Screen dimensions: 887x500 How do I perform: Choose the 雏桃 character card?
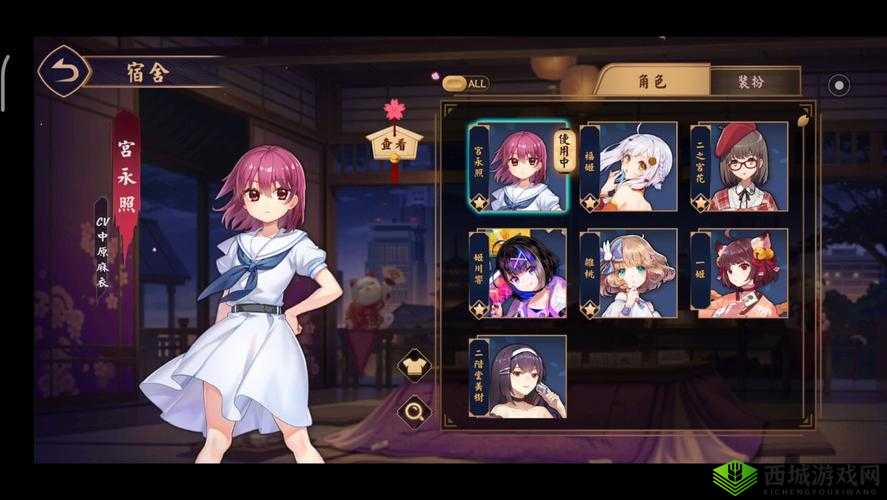coord(628,273)
